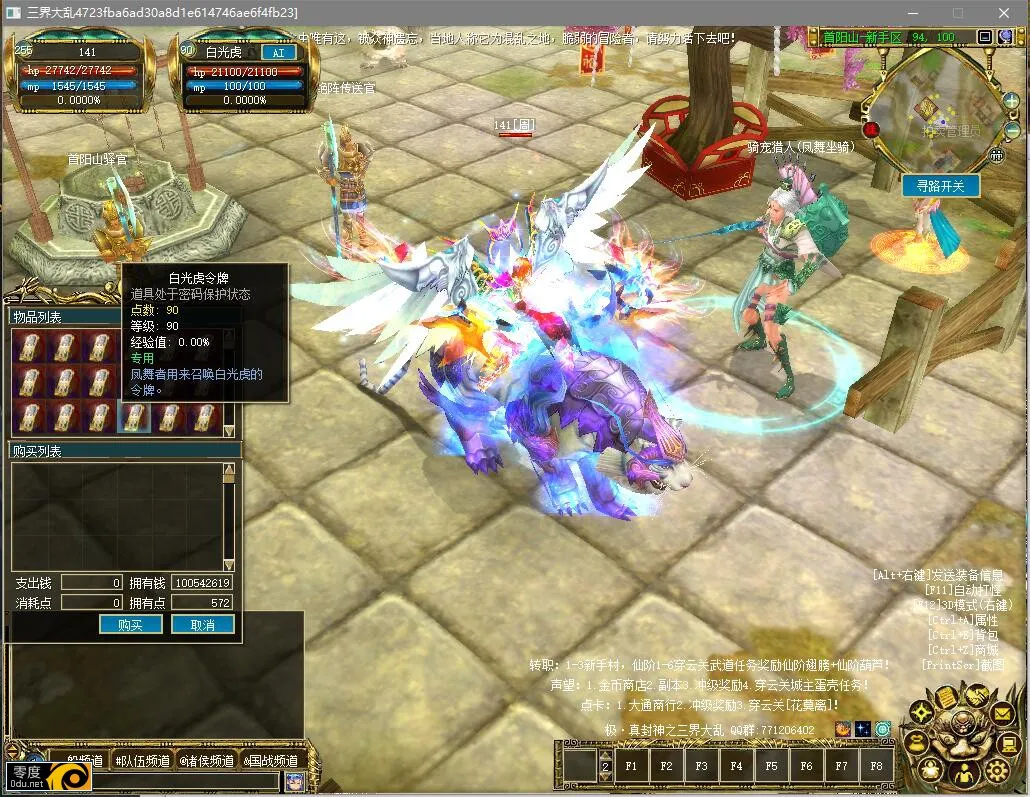
Task: Click the red round minimap marker button
Action: pos(871,129)
